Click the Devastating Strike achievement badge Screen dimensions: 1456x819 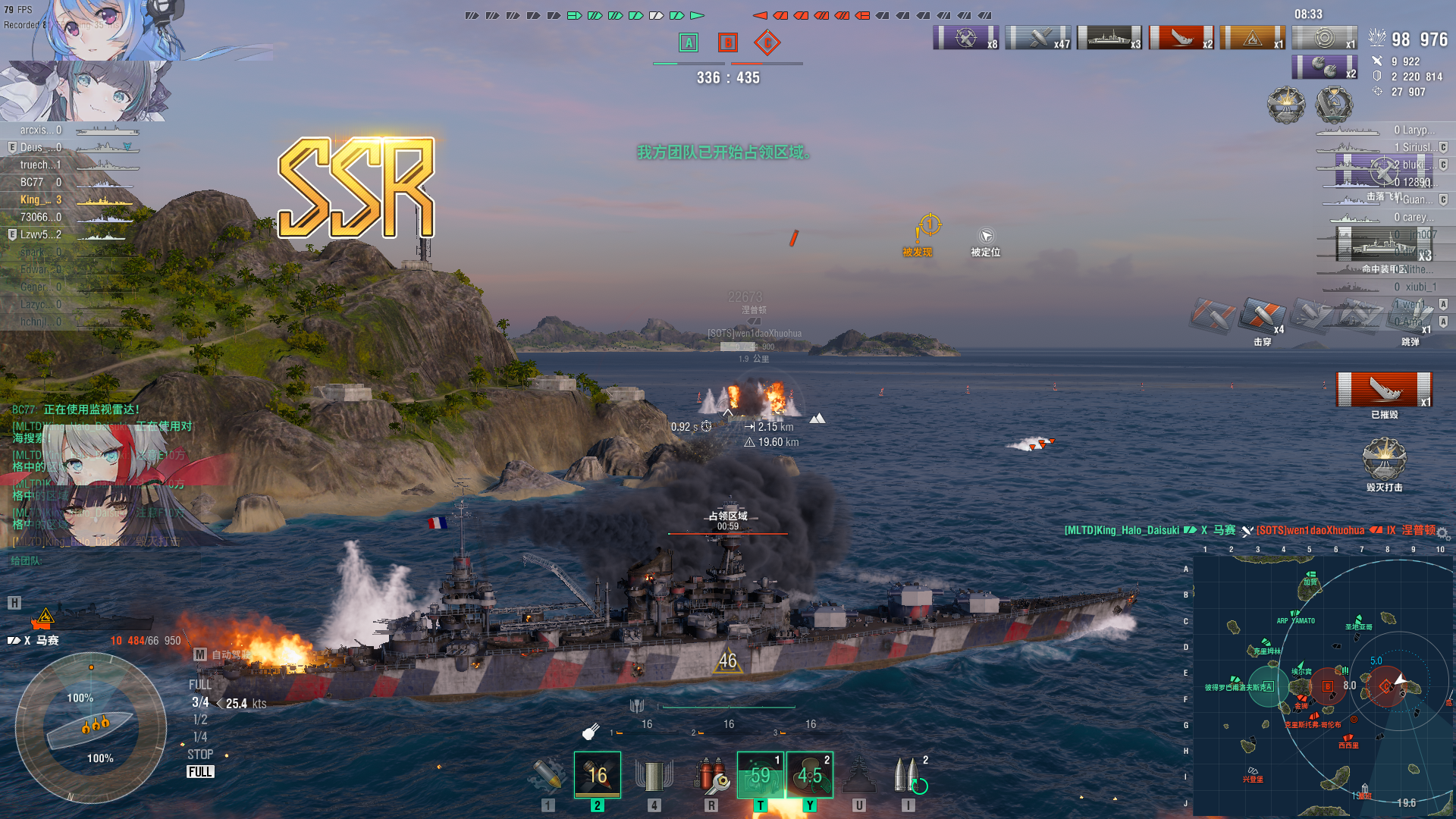[x=1384, y=460]
